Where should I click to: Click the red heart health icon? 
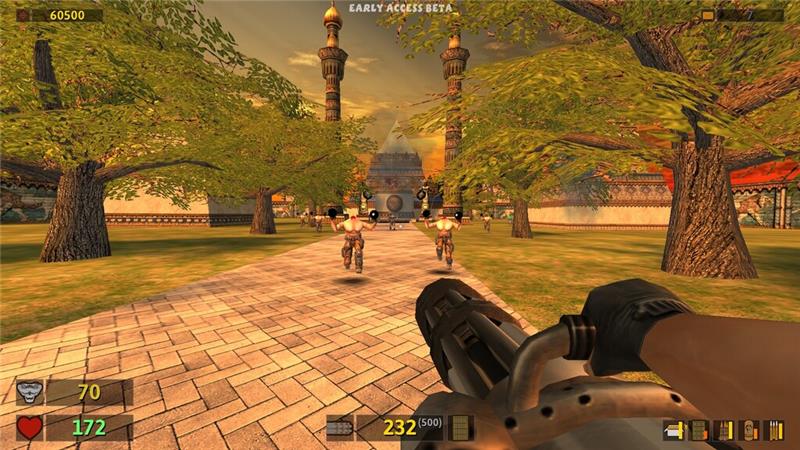pyautogui.click(x=30, y=428)
